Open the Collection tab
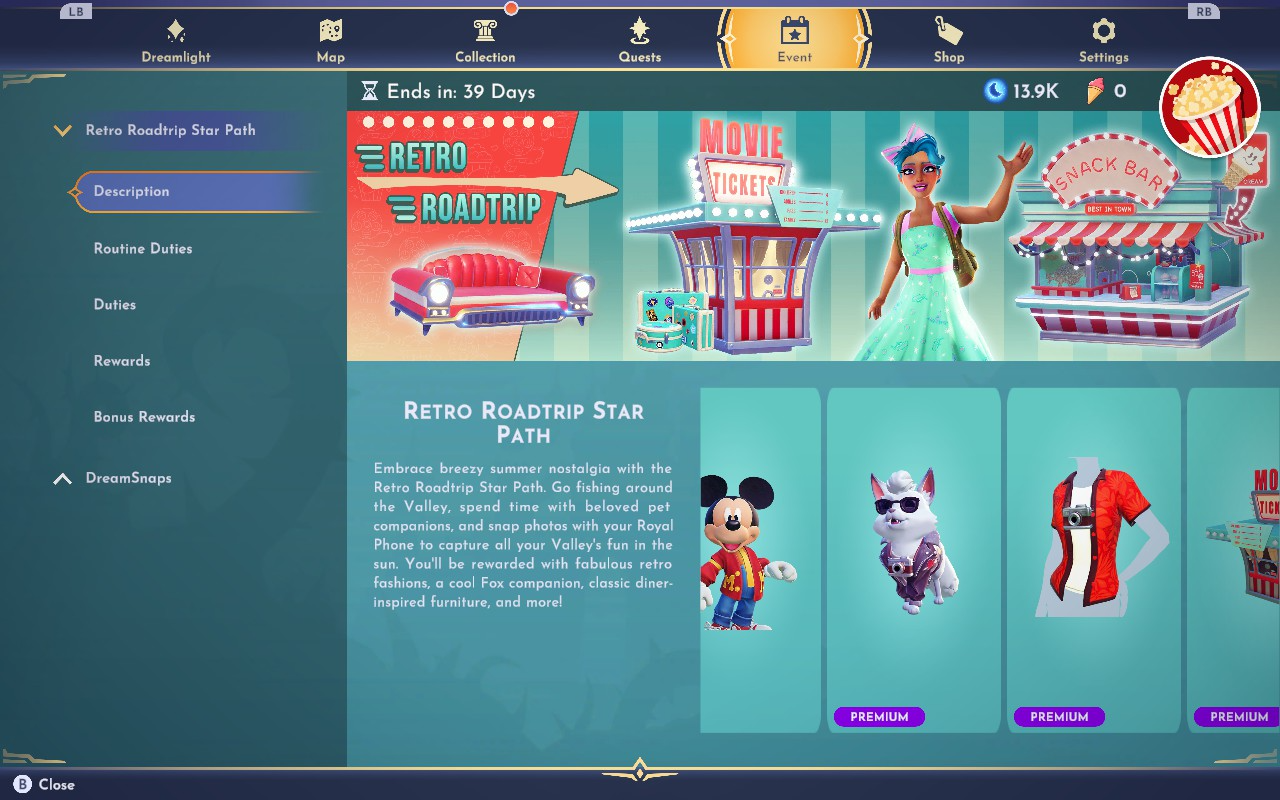Viewport: 1280px width, 800px height. [485, 40]
